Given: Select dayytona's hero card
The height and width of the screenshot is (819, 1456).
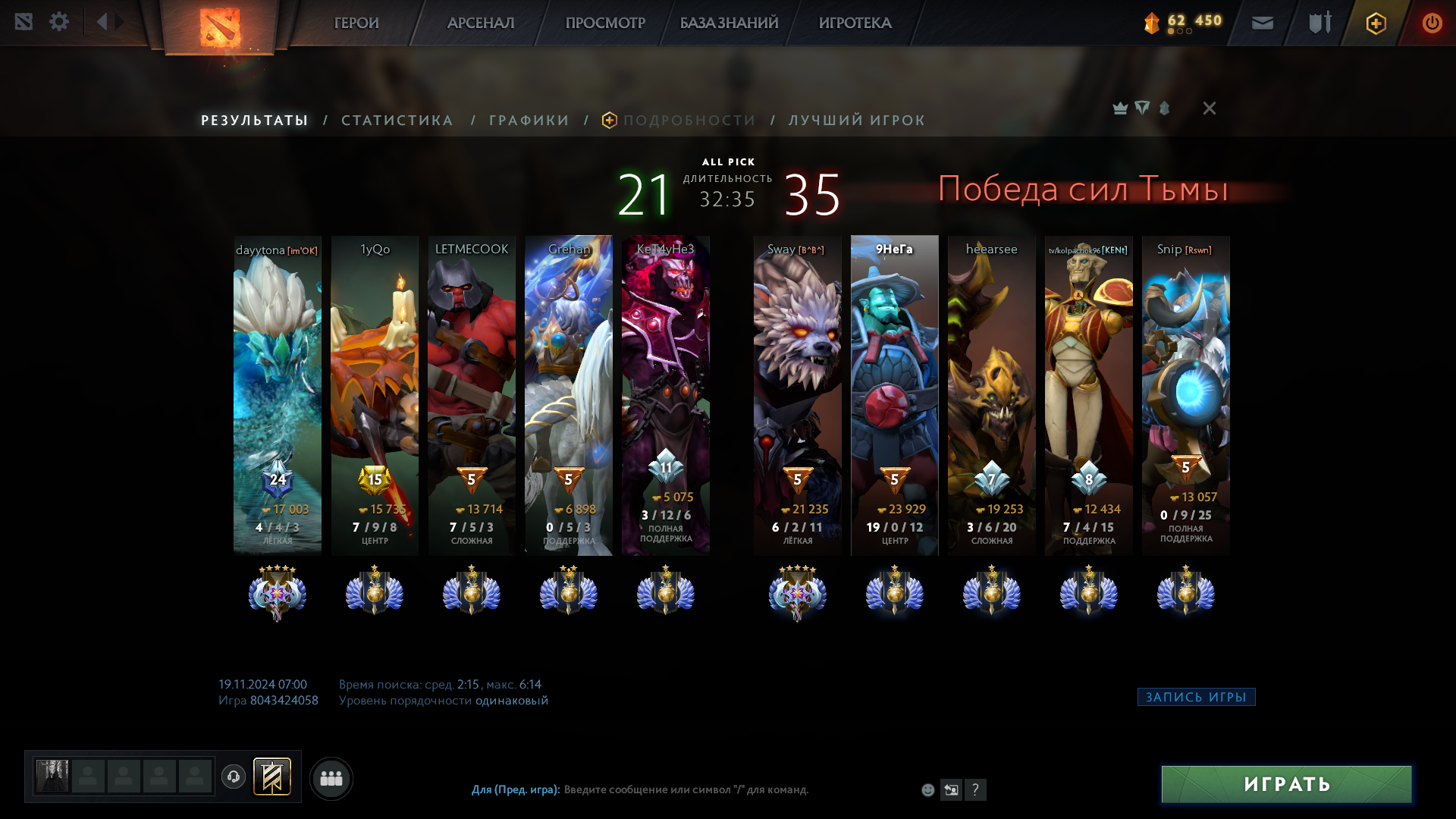Looking at the screenshot, I should (278, 394).
